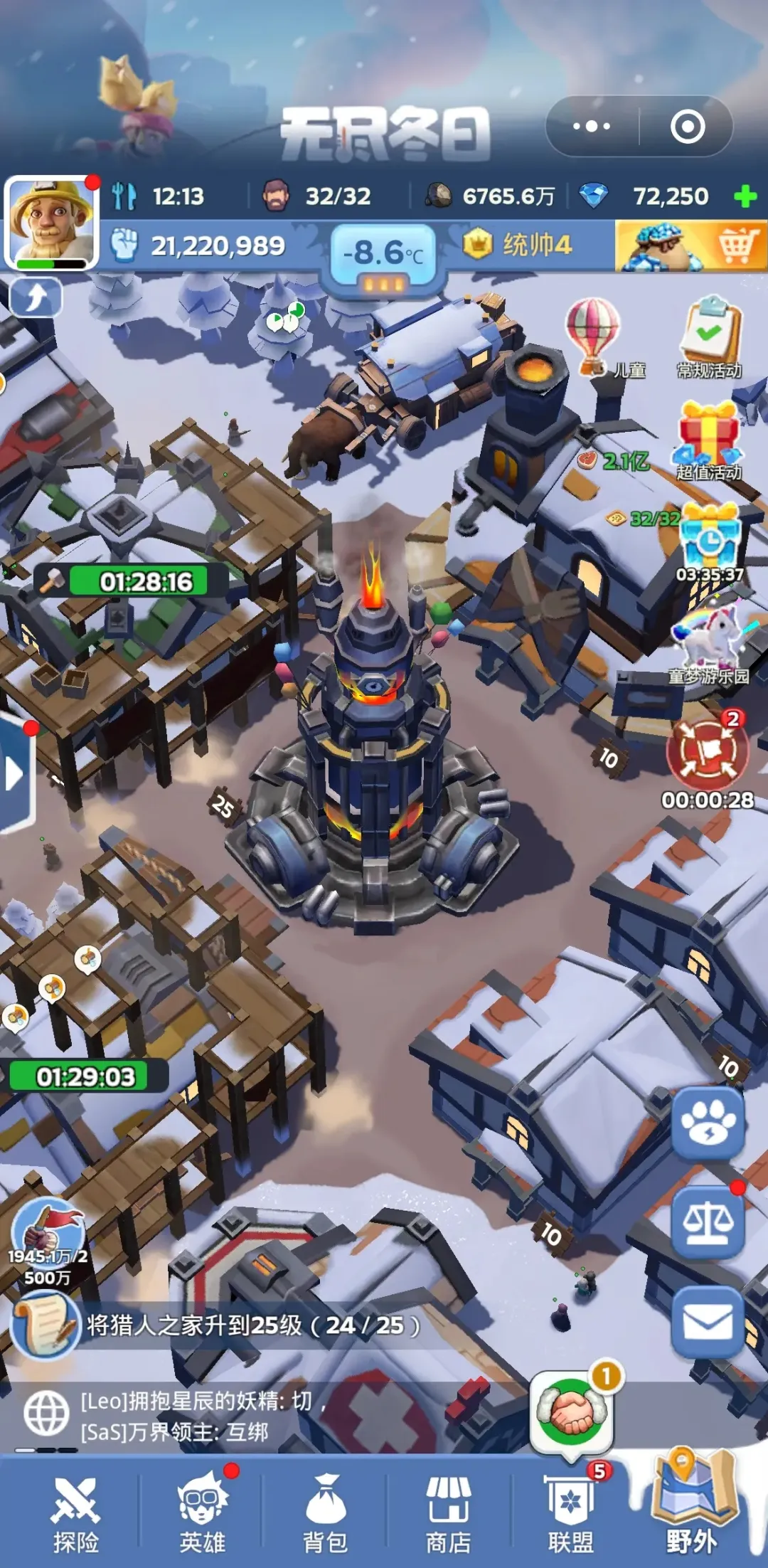Tap the green plus to buy gems
Image resolution: width=768 pixels, height=1568 pixels.
click(745, 196)
